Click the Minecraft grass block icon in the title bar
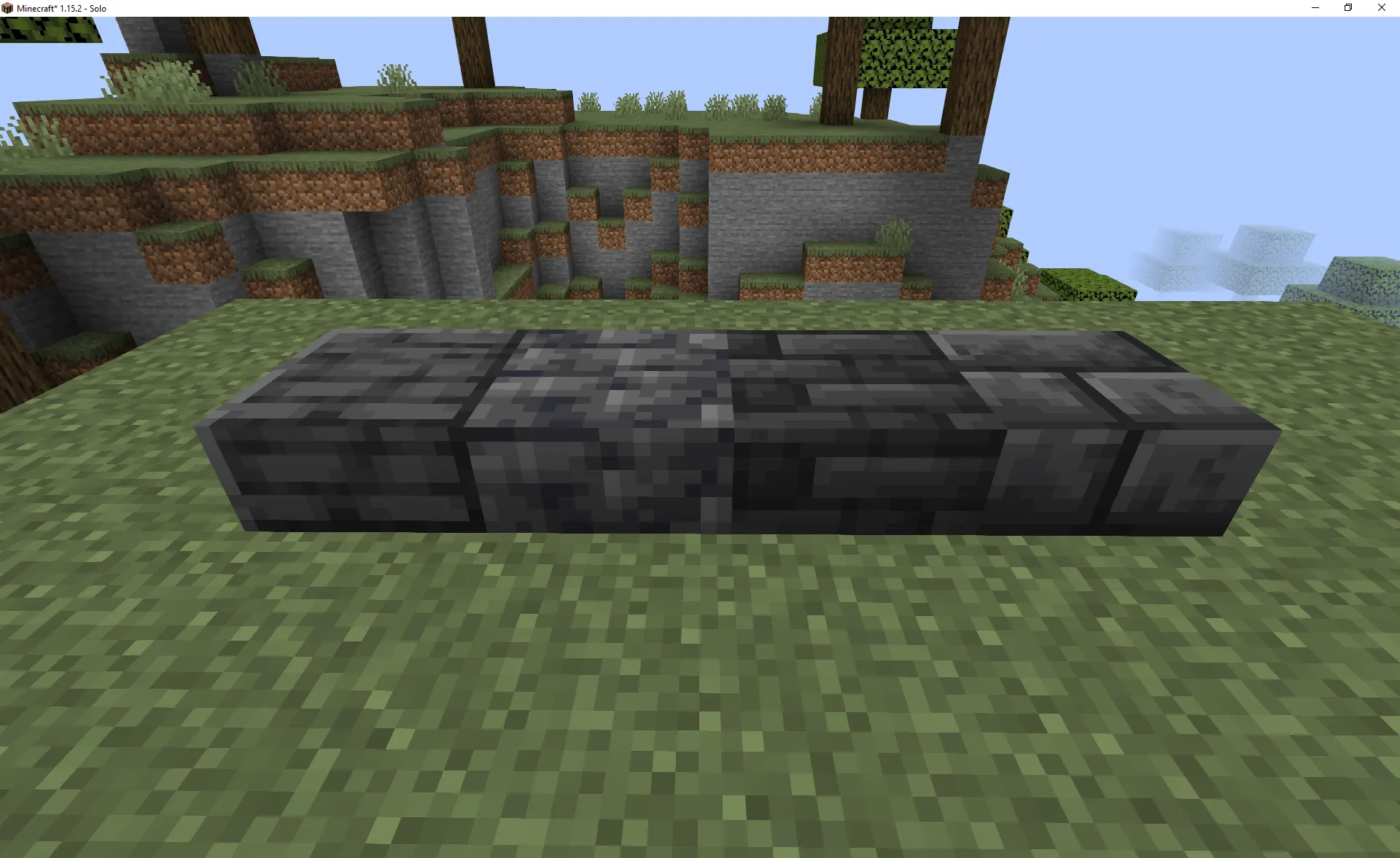 [x=7, y=8]
